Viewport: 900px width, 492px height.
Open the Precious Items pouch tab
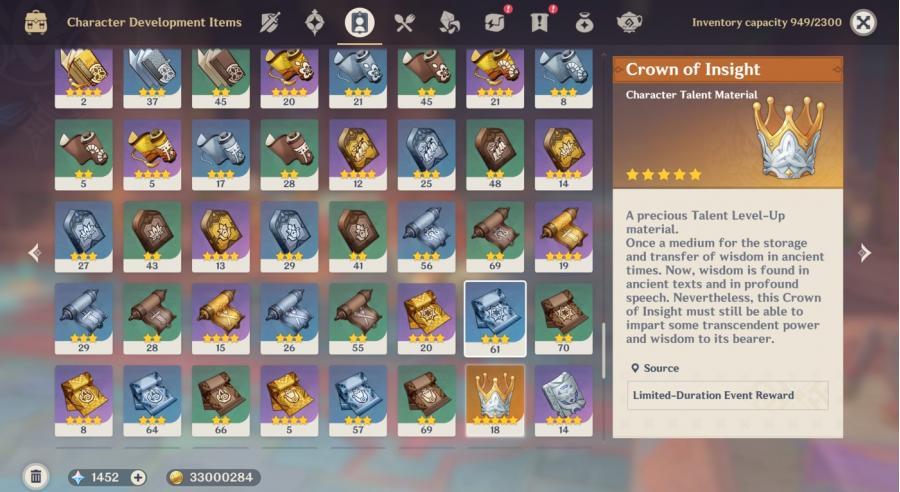click(x=584, y=22)
